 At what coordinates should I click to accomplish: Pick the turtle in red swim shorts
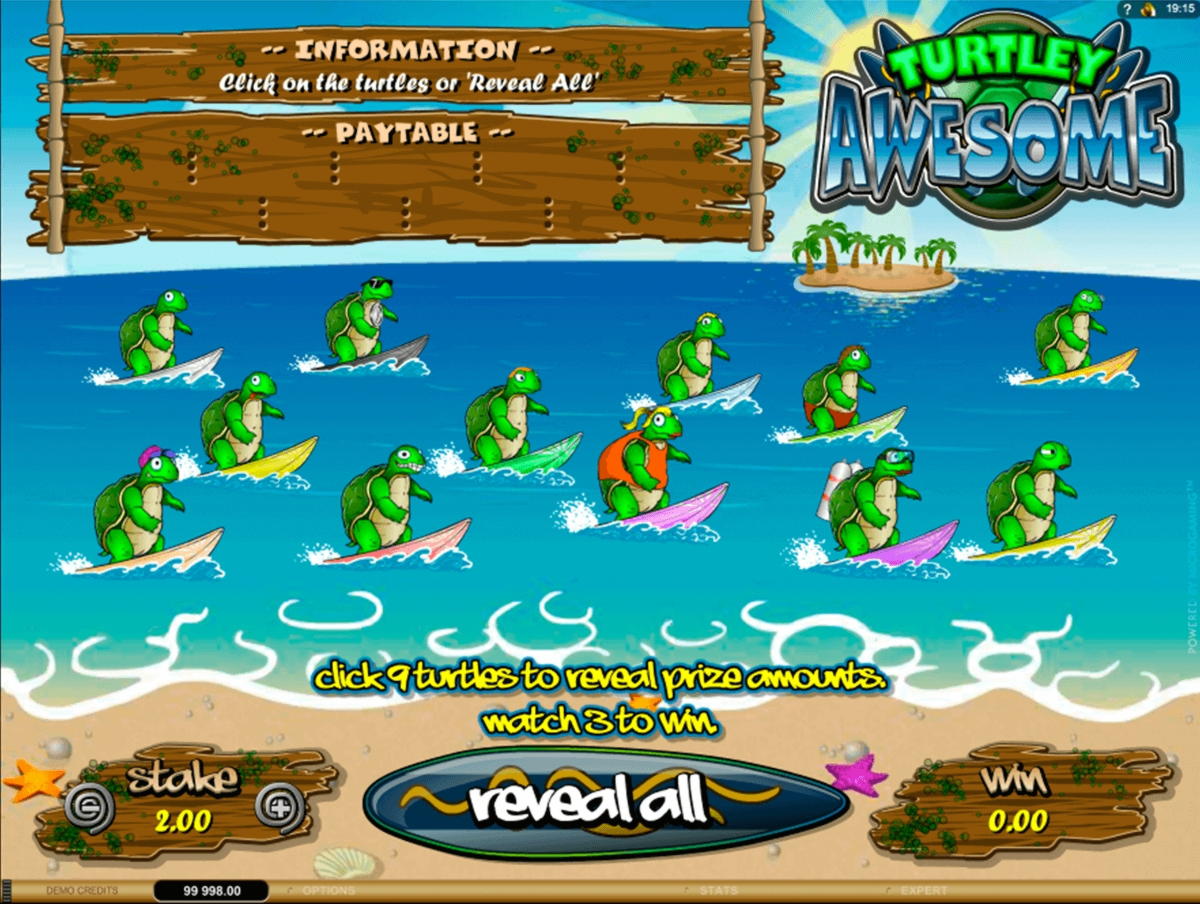(x=837, y=392)
